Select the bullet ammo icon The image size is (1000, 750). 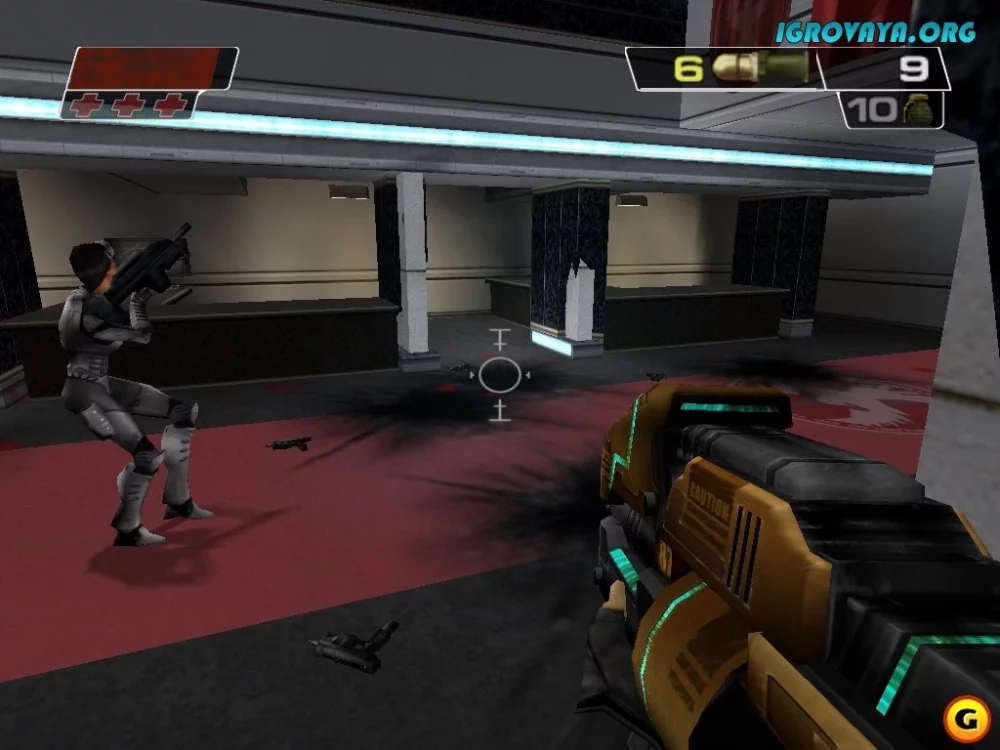[762, 68]
